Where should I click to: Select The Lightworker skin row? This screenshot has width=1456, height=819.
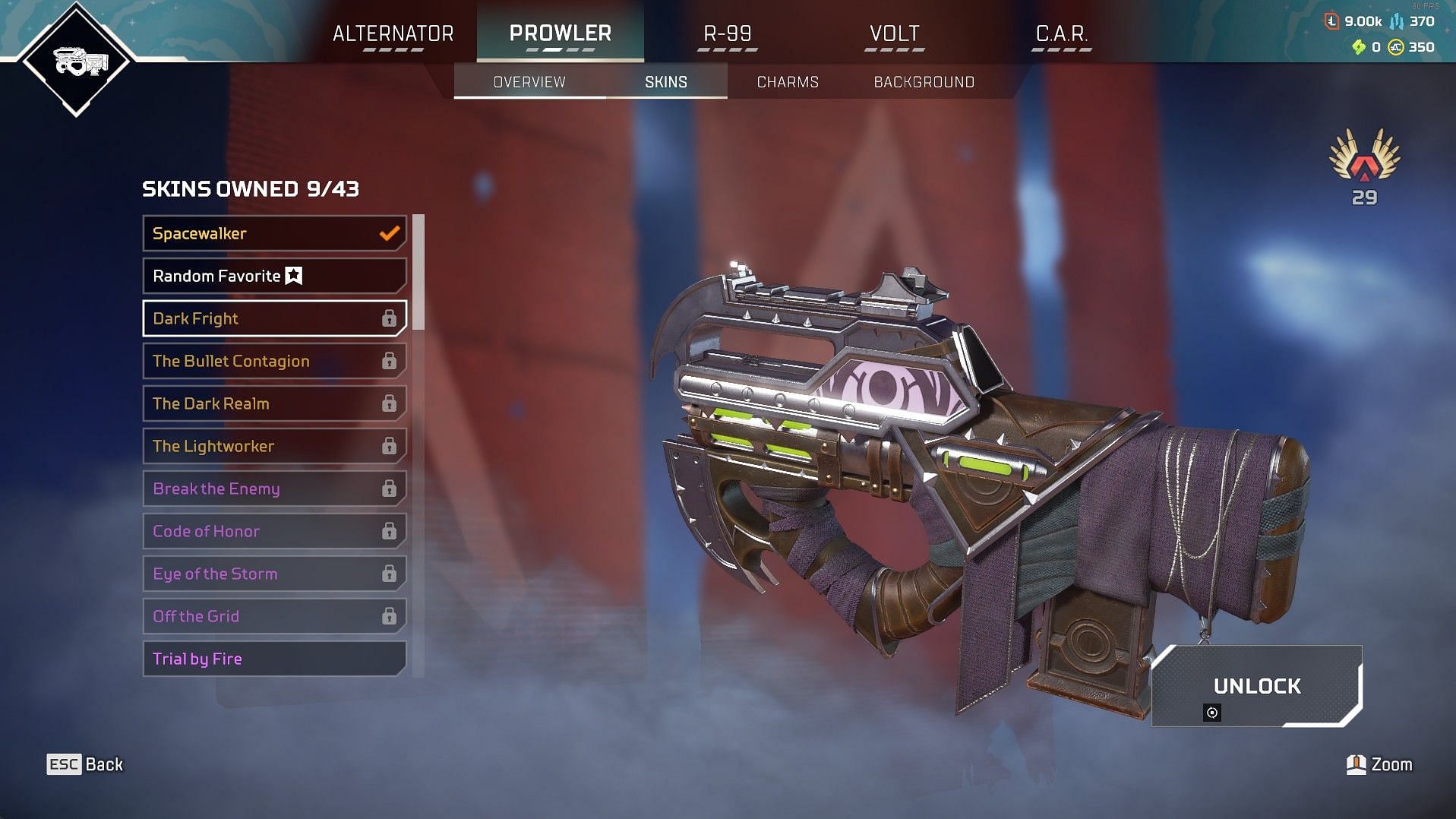[274, 446]
